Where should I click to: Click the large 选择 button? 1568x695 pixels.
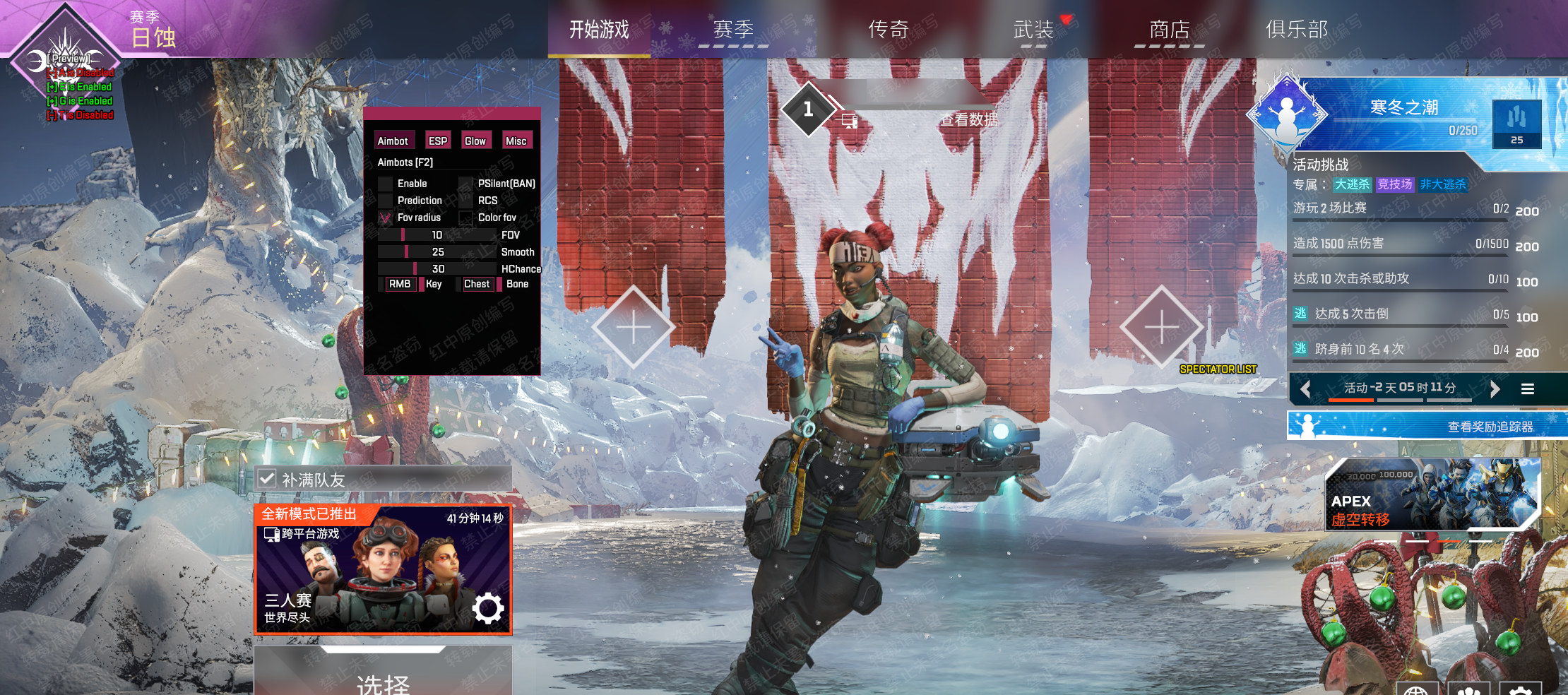(383, 679)
